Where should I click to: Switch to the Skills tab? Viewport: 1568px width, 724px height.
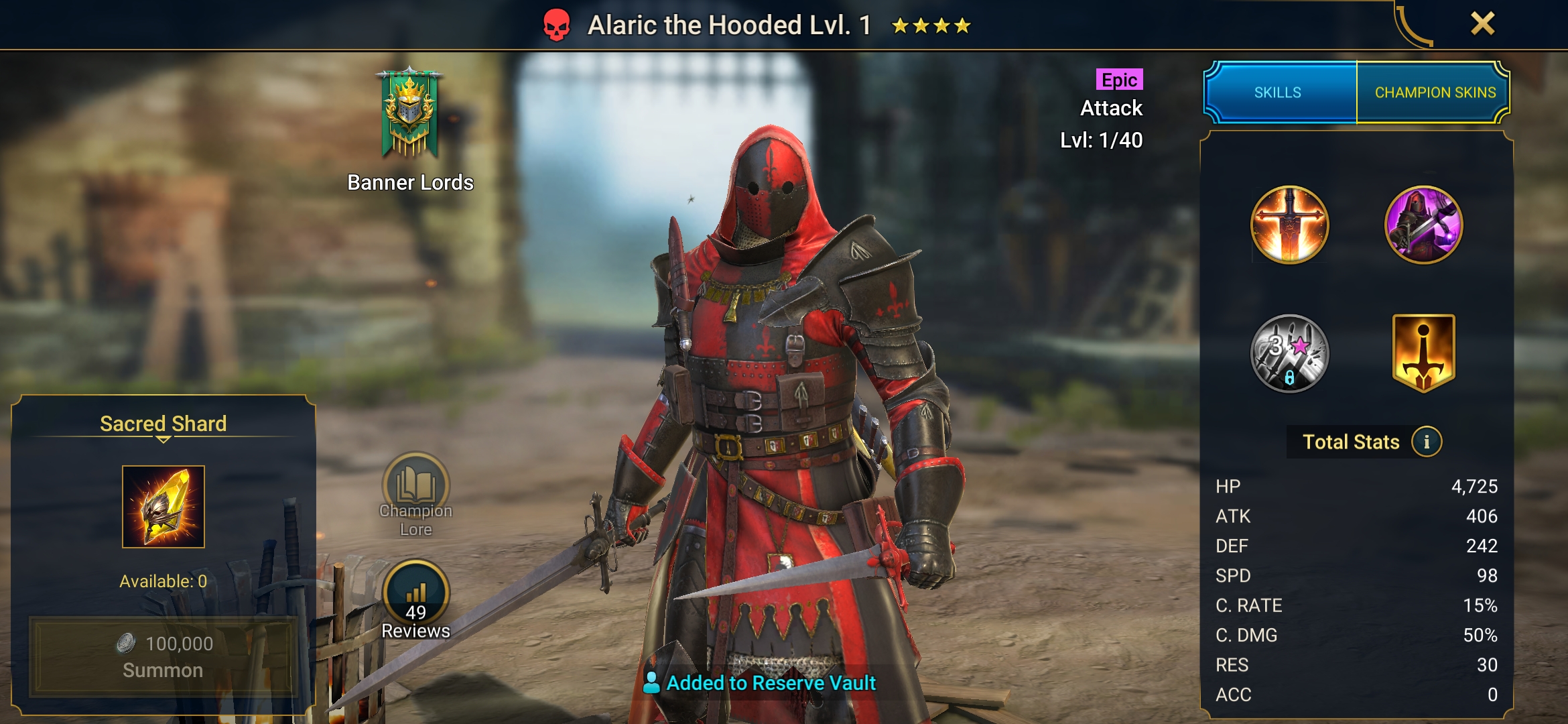(x=1279, y=93)
